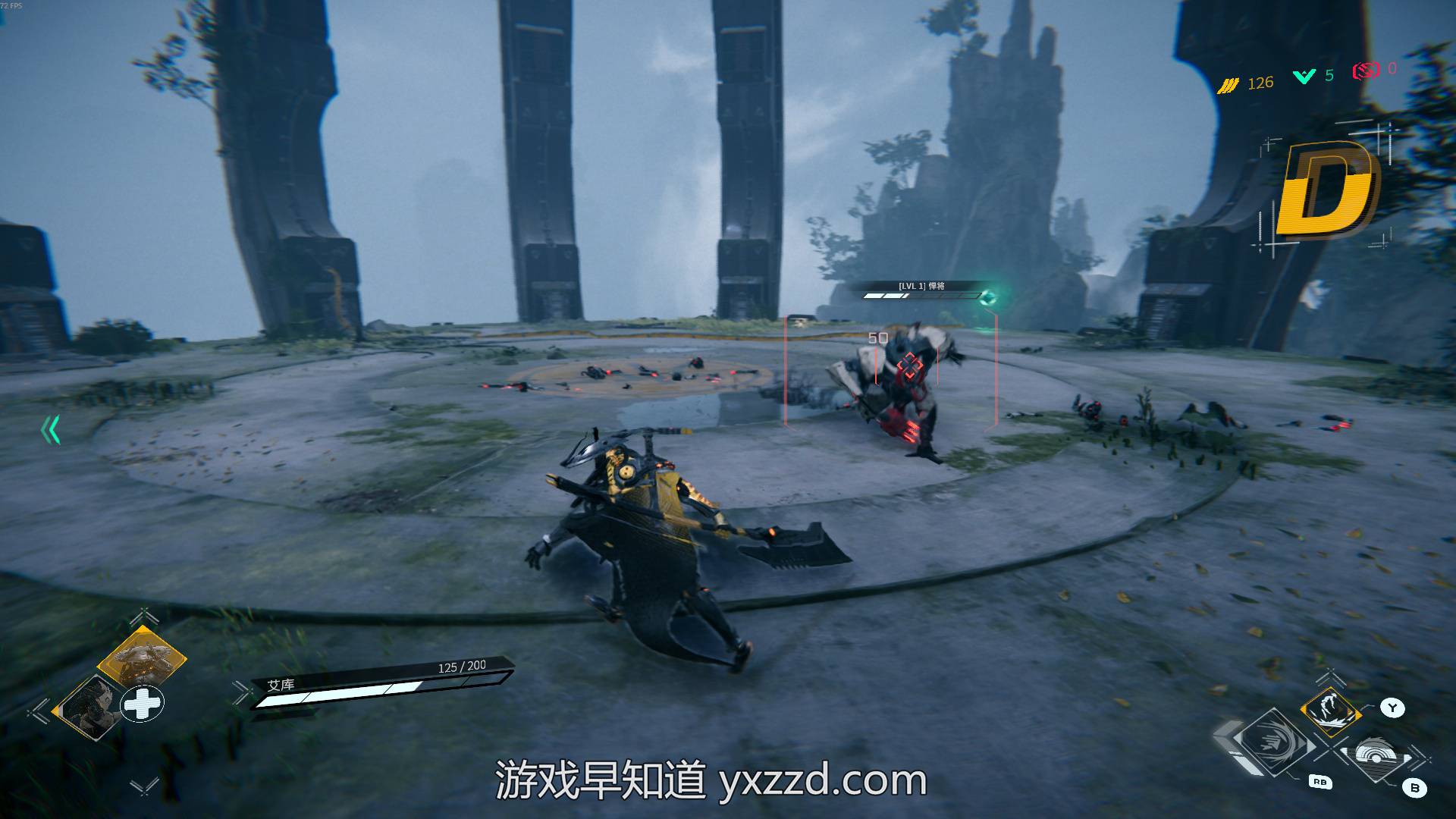1456x819 pixels.
Task: Click the teal double-chevron arrow on left edge
Action: [x=51, y=431]
